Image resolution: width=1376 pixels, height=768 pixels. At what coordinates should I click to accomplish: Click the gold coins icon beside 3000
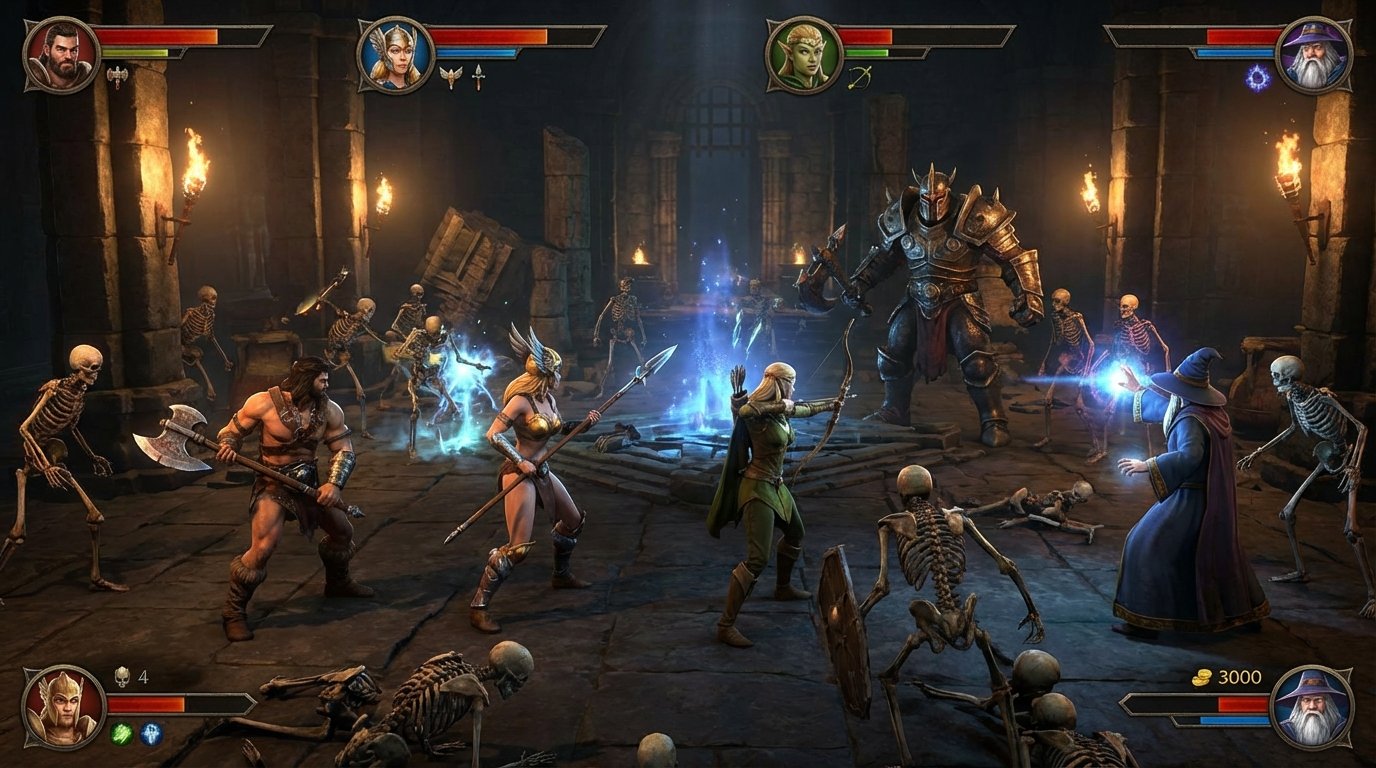(1201, 678)
